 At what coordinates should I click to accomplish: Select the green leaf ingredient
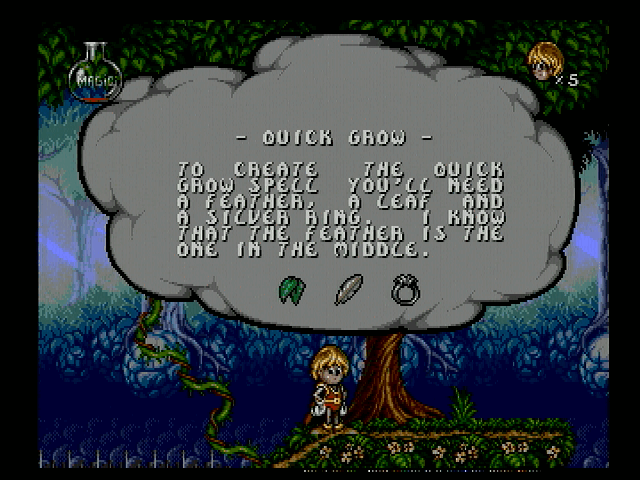291,288
